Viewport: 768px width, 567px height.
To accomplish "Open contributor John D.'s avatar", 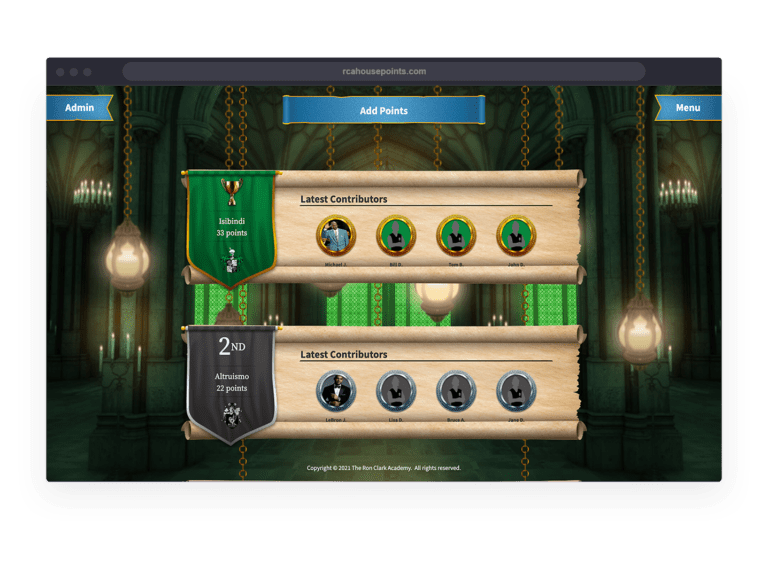I will pos(517,236).
